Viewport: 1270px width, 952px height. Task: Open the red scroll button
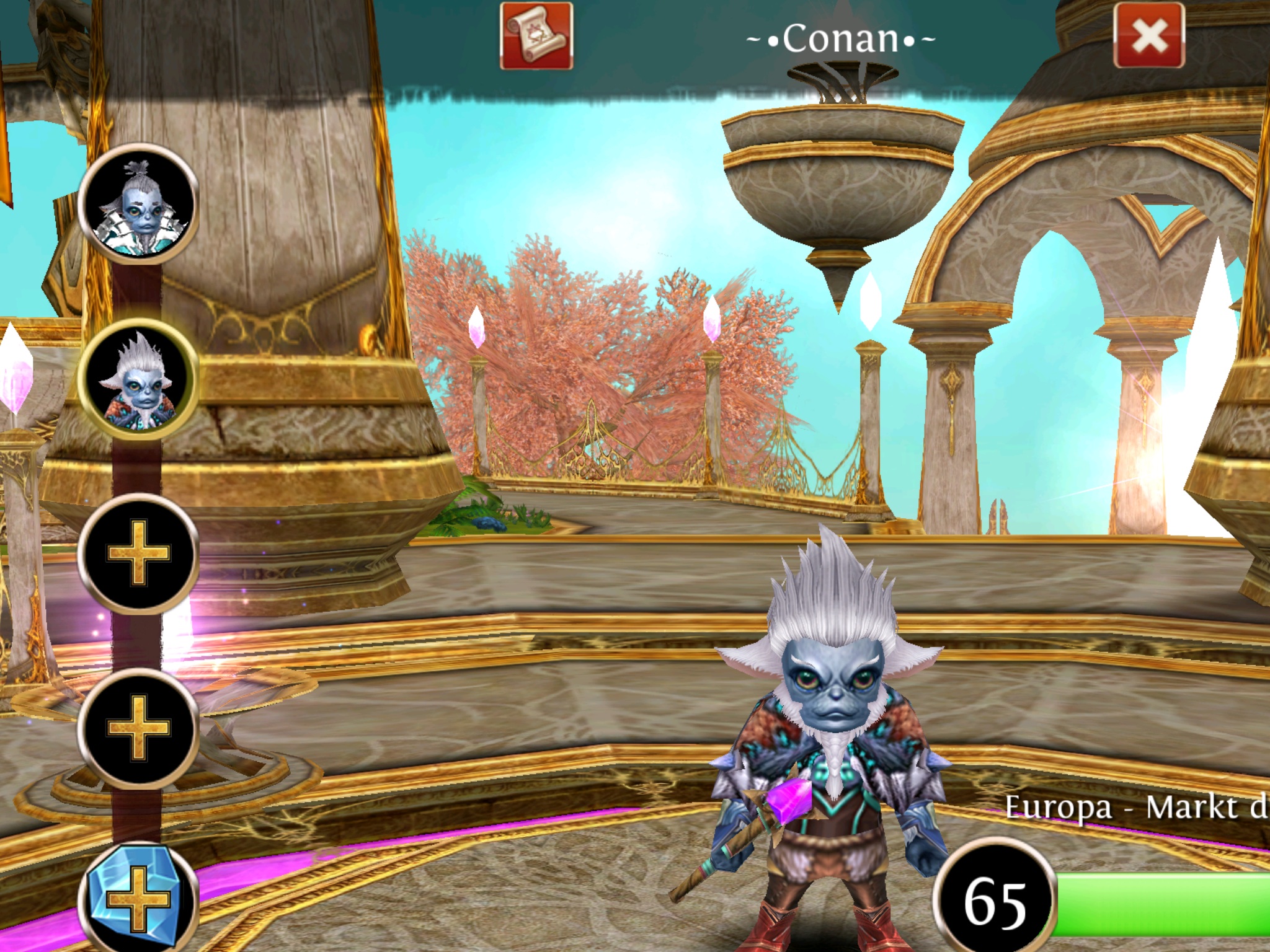coord(536,36)
